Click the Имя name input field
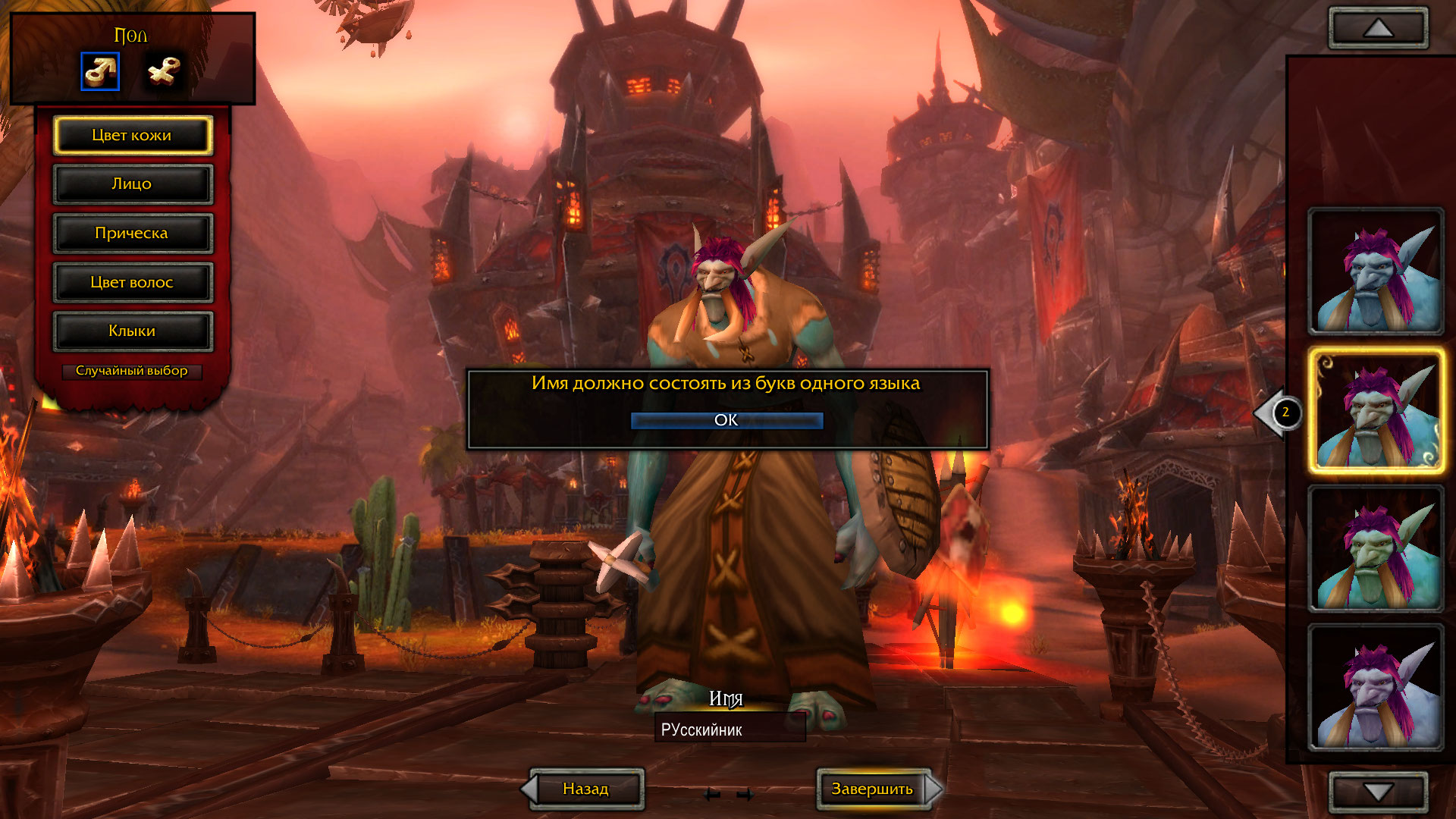The image size is (1456, 819). pyautogui.click(x=730, y=730)
